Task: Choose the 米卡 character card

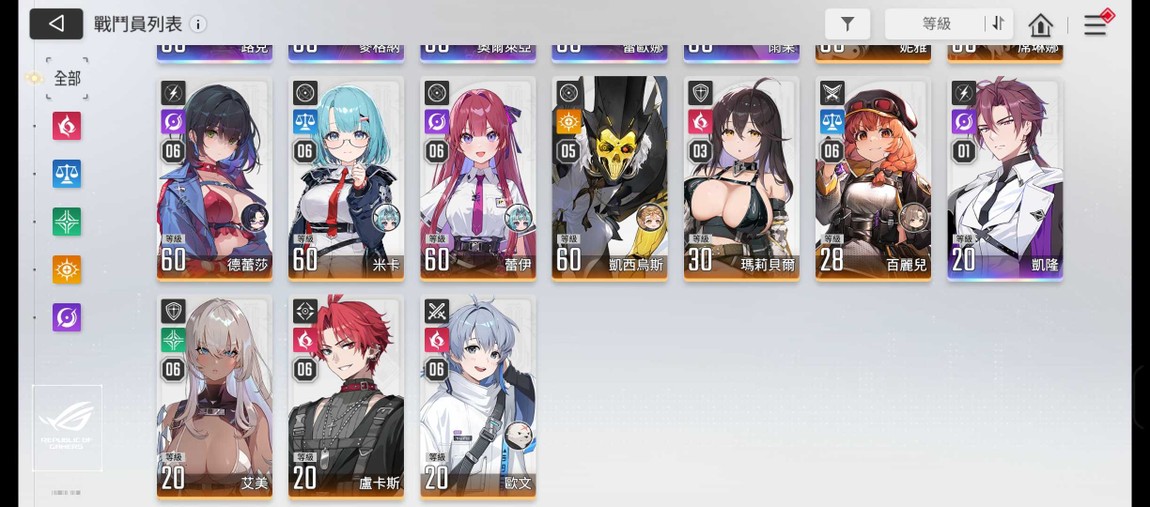Action: tap(346, 178)
